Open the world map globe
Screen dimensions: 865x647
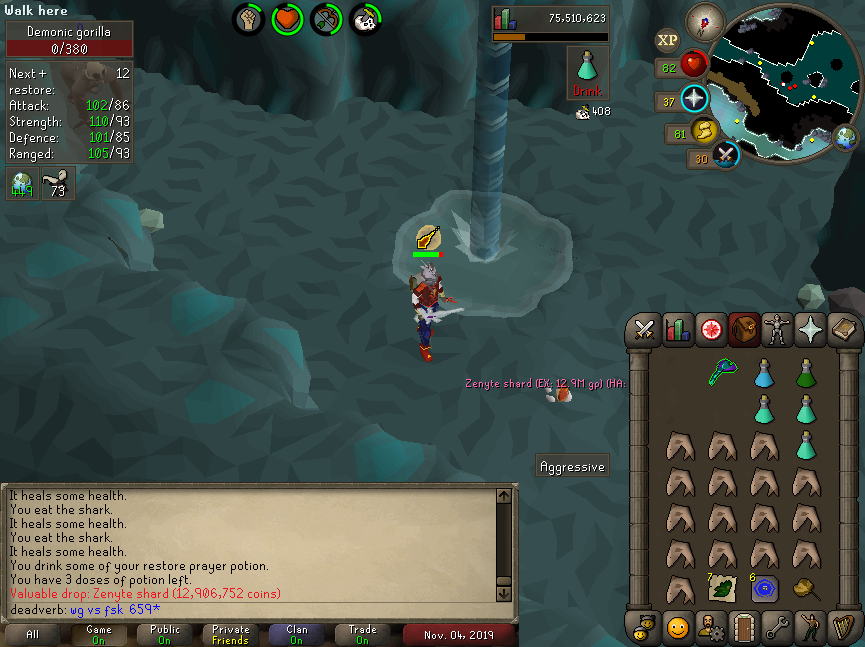845,138
